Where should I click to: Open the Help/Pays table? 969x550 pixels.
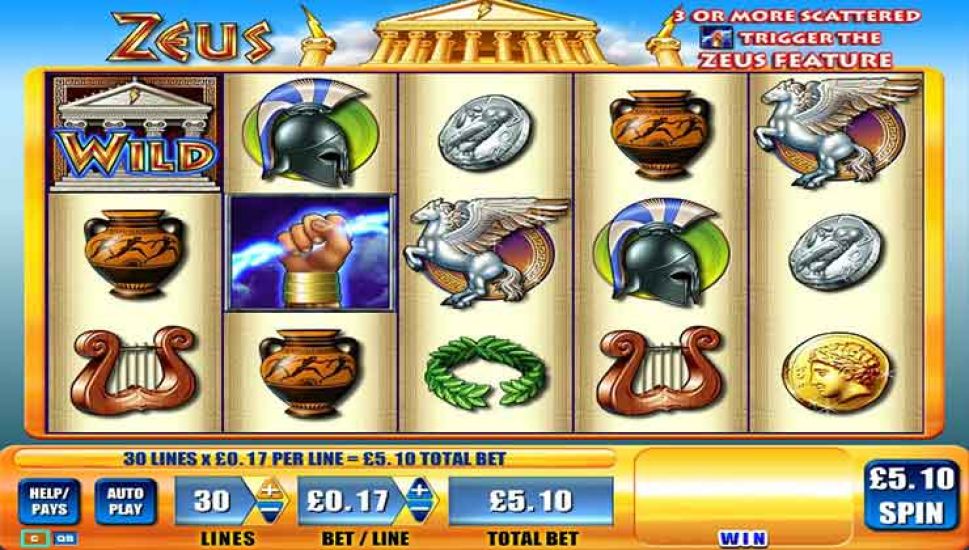[x=48, y=501]
